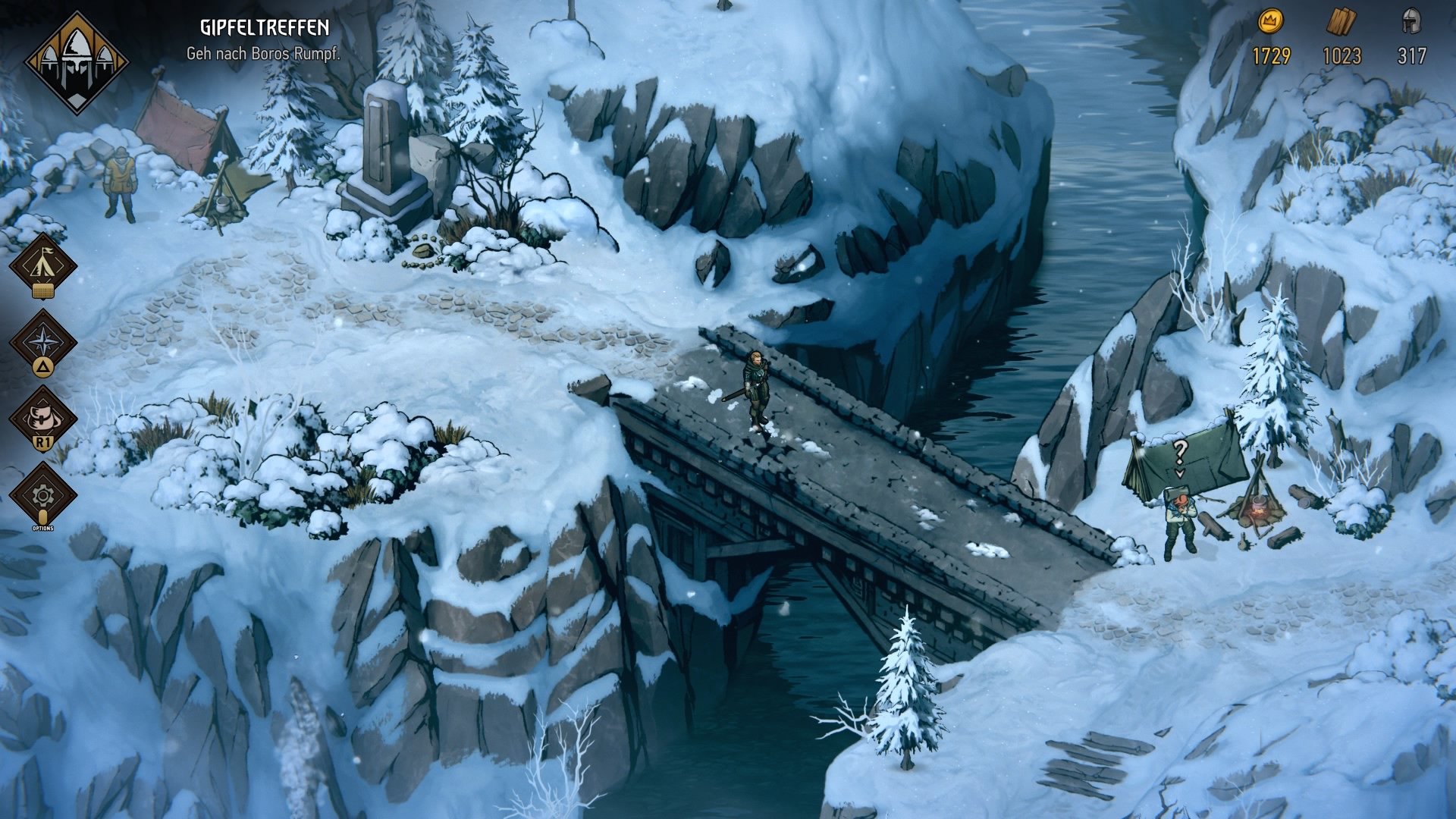Open settings with the gear icon
Viewport: 1456px width, 819px height.
(x=43, y=494)
